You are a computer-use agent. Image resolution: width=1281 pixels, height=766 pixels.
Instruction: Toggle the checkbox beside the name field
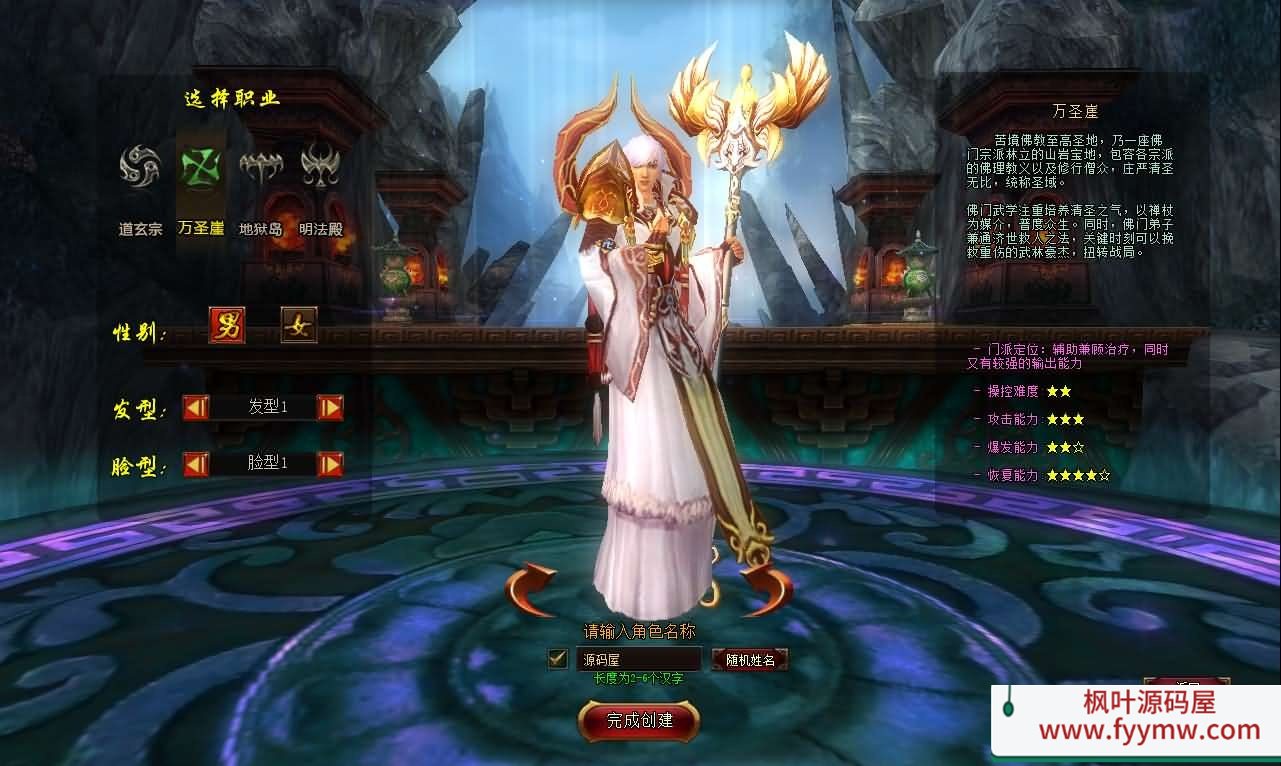(558, 659)
